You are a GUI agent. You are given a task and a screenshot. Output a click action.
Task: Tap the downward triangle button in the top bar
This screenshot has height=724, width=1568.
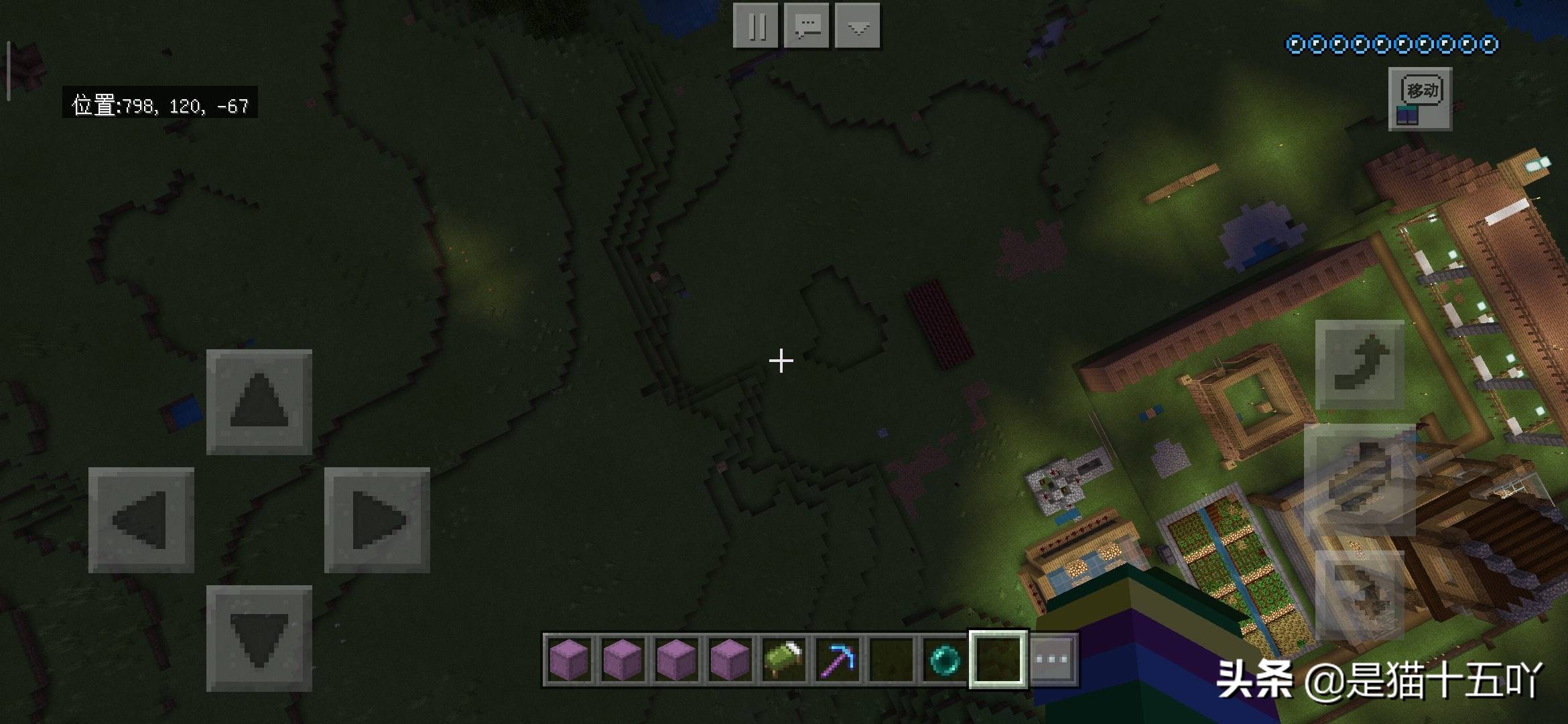point(858,26)
